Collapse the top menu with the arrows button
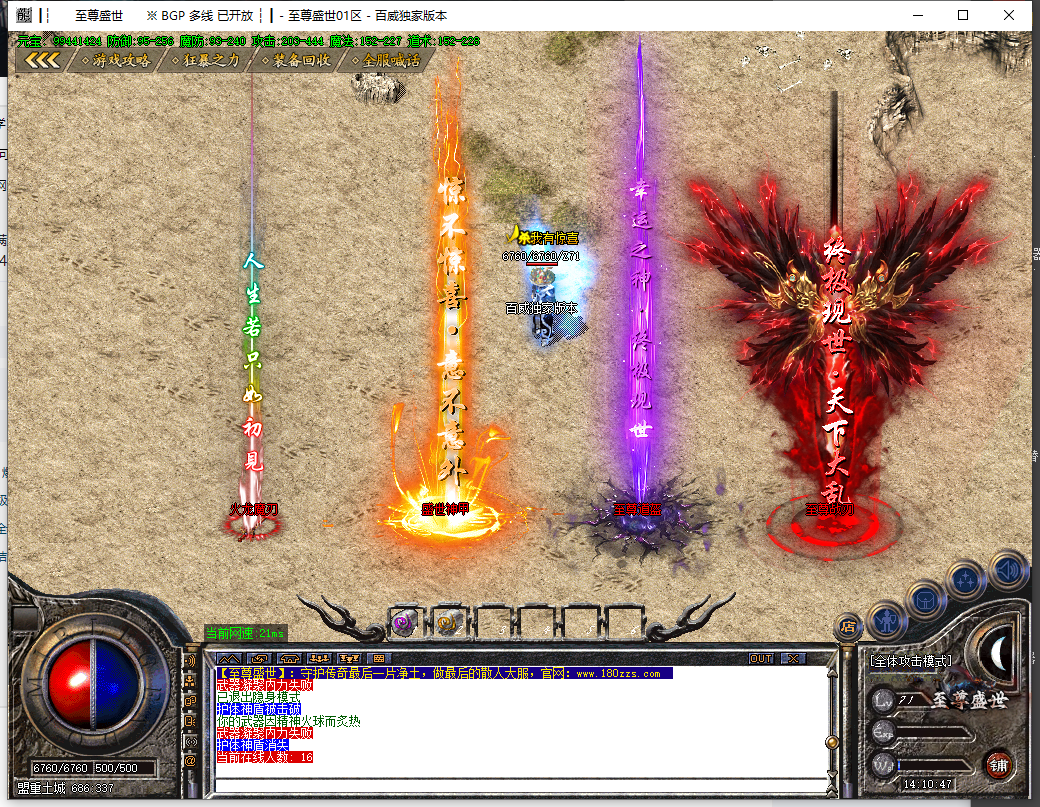Screen dimensions: 1040x807 [x=43, y=60]
